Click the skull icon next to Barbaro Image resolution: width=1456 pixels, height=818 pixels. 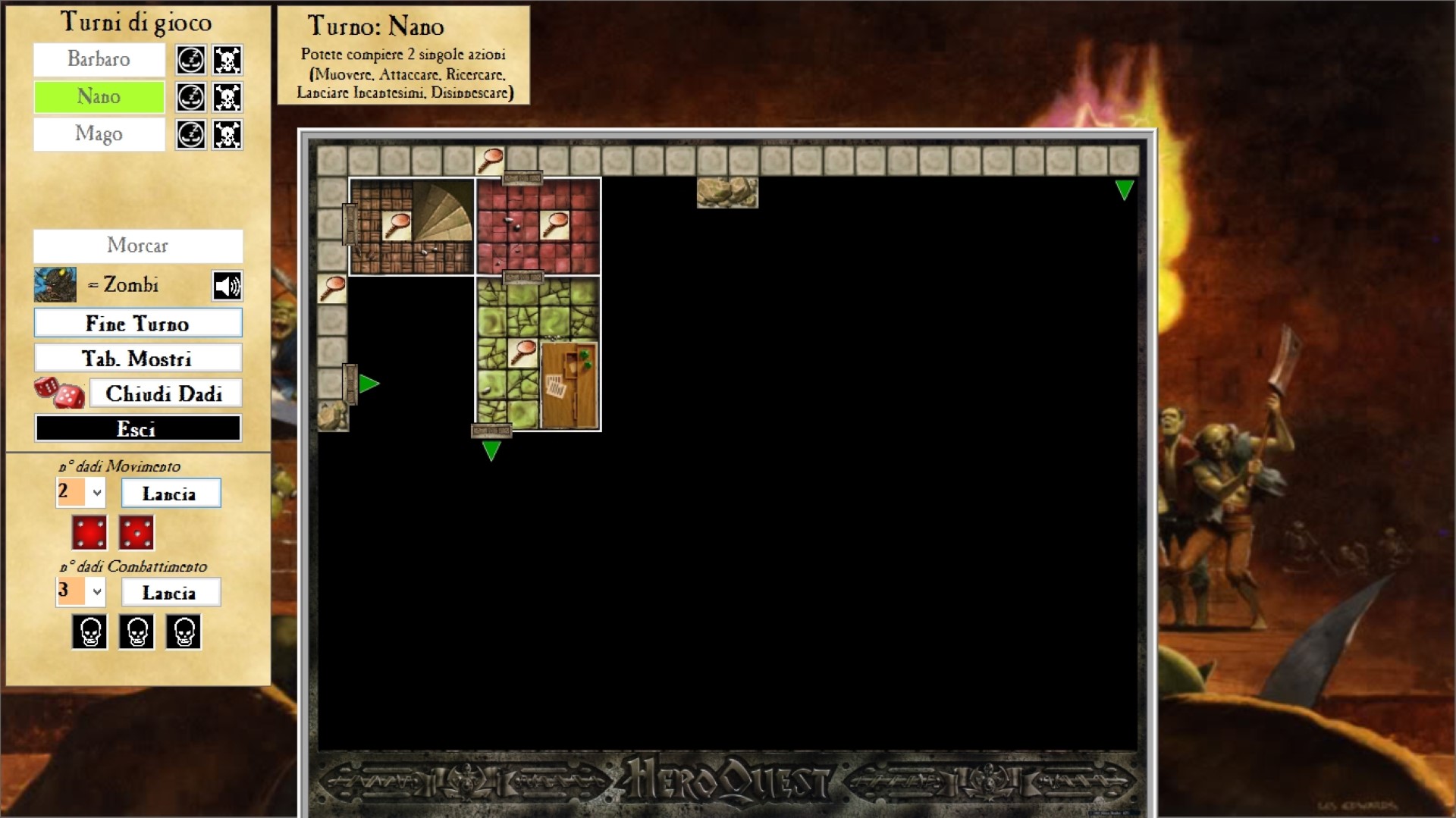pyautogui.click(x=227, y=60)
